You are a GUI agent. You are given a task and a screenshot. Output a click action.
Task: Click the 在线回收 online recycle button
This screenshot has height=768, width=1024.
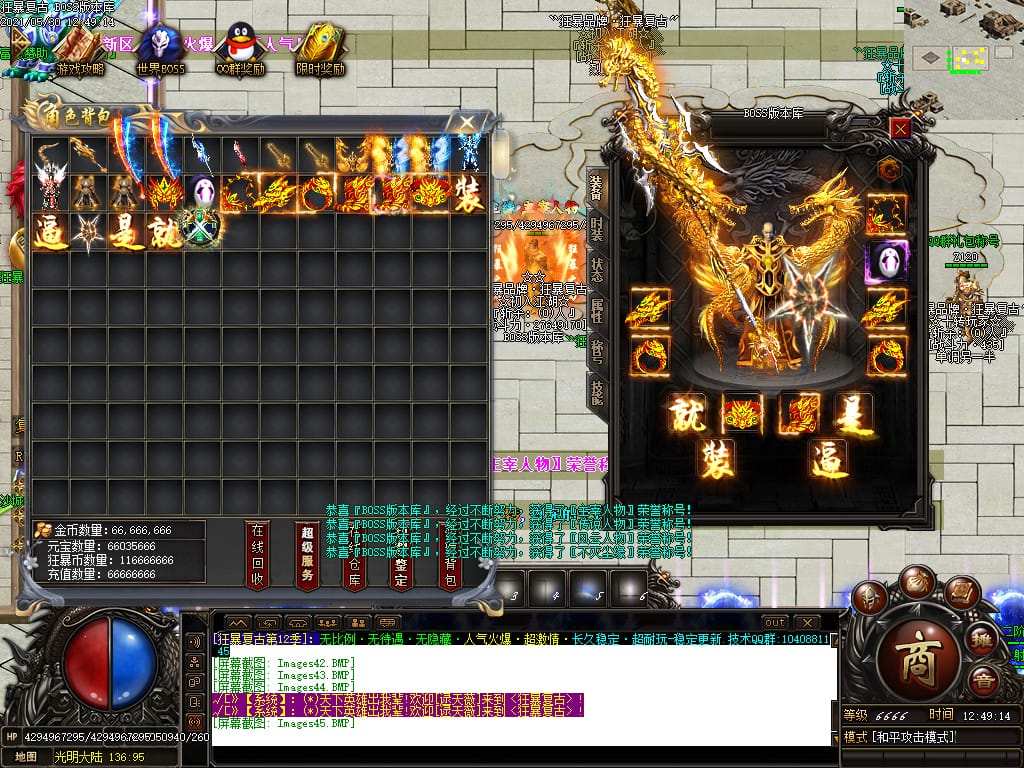coord(257,554)
